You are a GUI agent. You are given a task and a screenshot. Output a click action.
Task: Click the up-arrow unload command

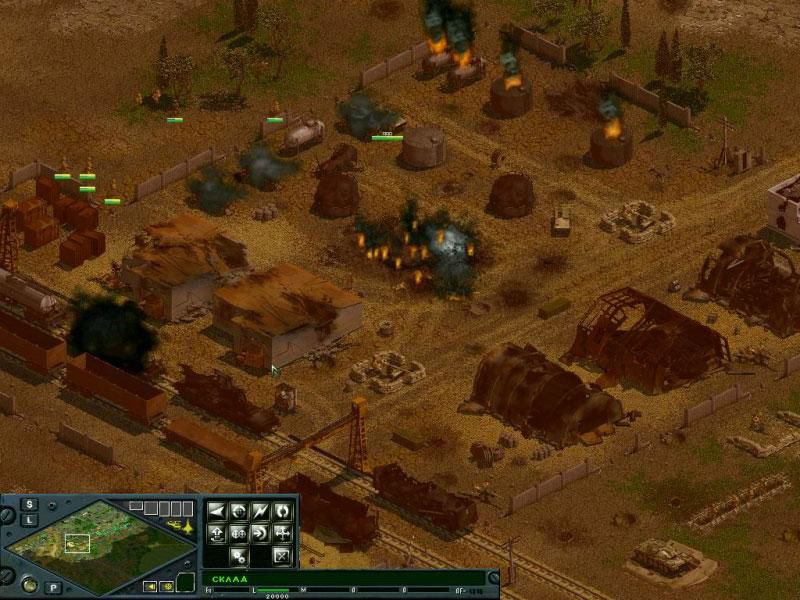click(x=217, y=532)
